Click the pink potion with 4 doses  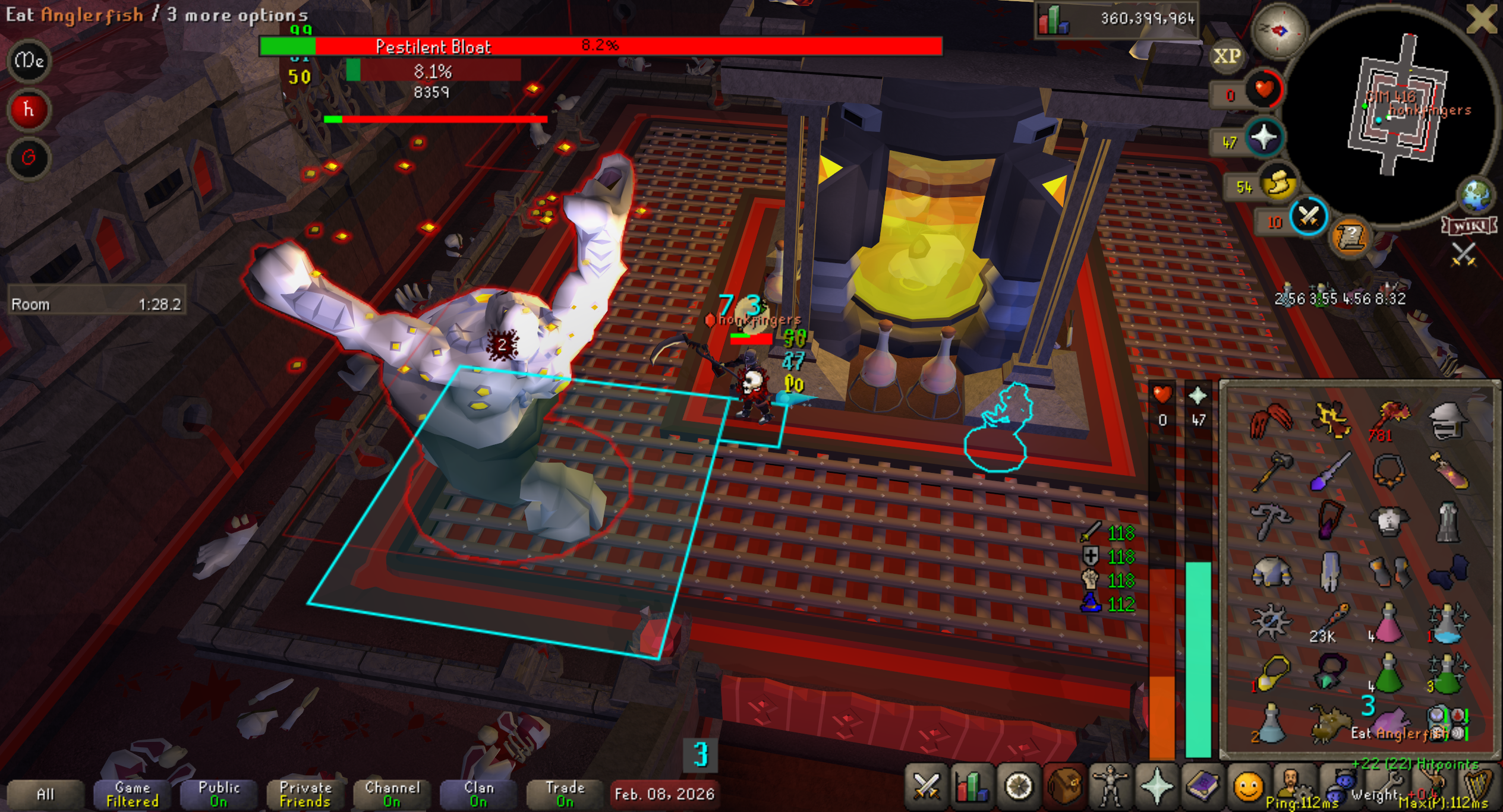tap(1388, 624)
